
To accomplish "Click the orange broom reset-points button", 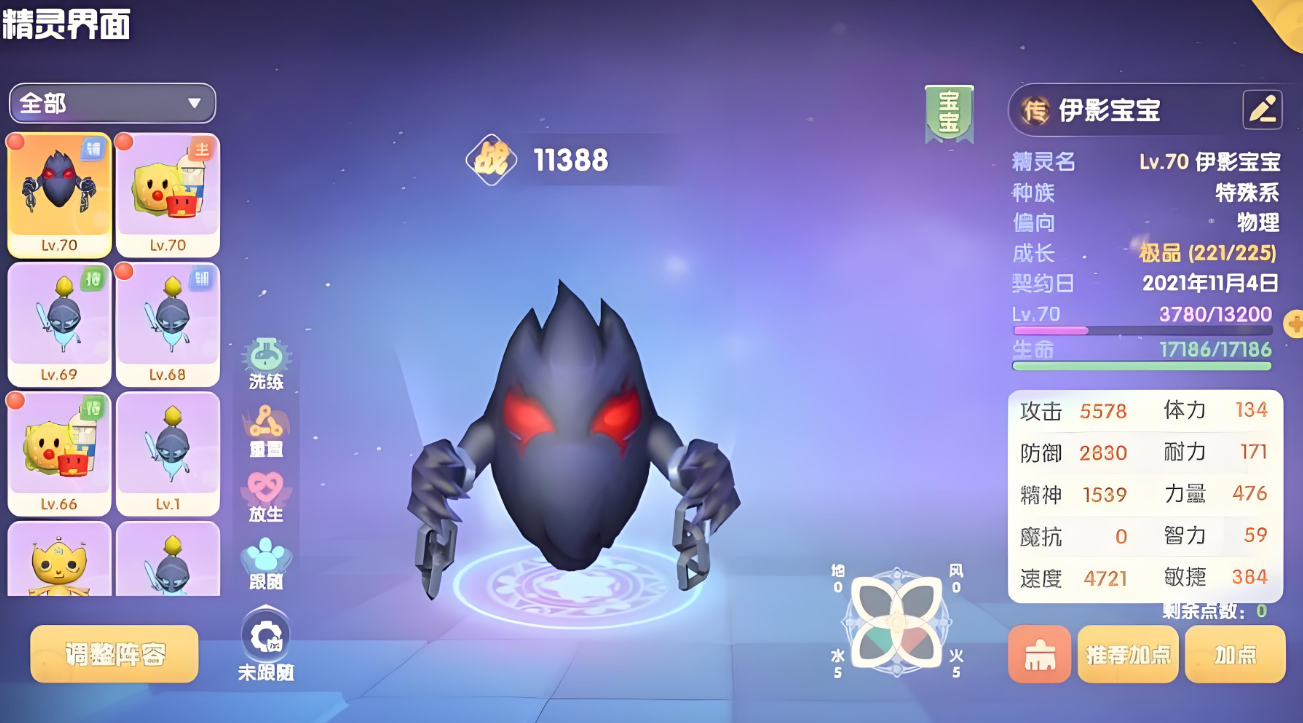I will coord(1039,655).
